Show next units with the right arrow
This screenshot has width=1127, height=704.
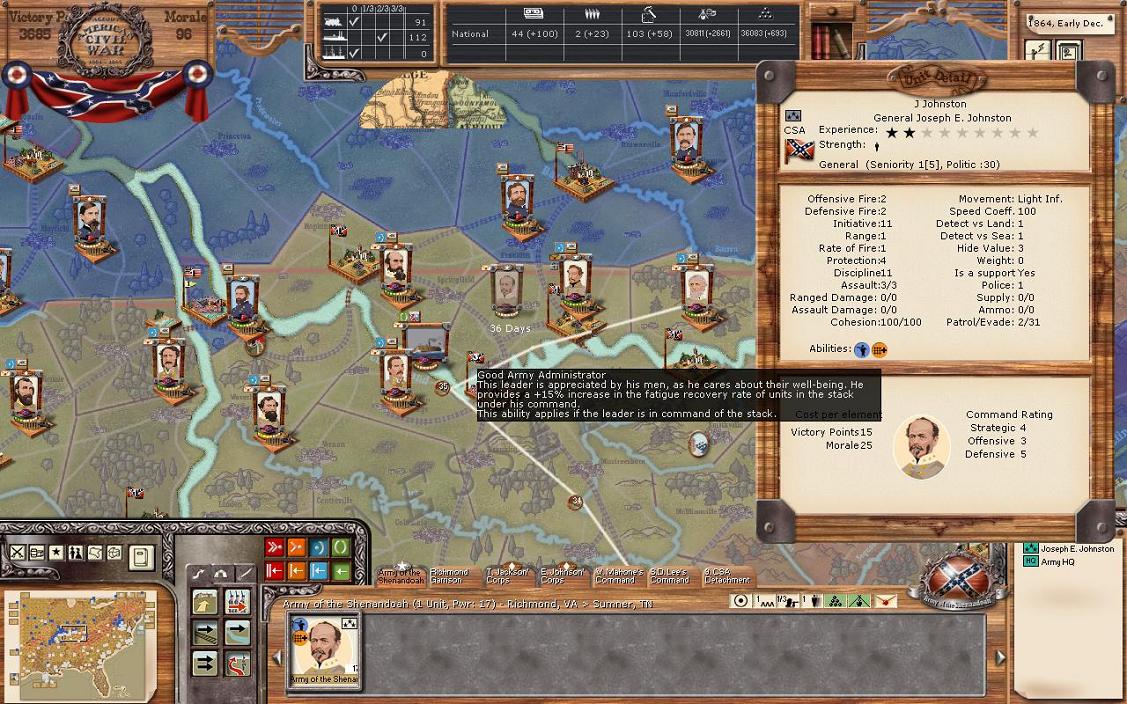point(1000,657)
